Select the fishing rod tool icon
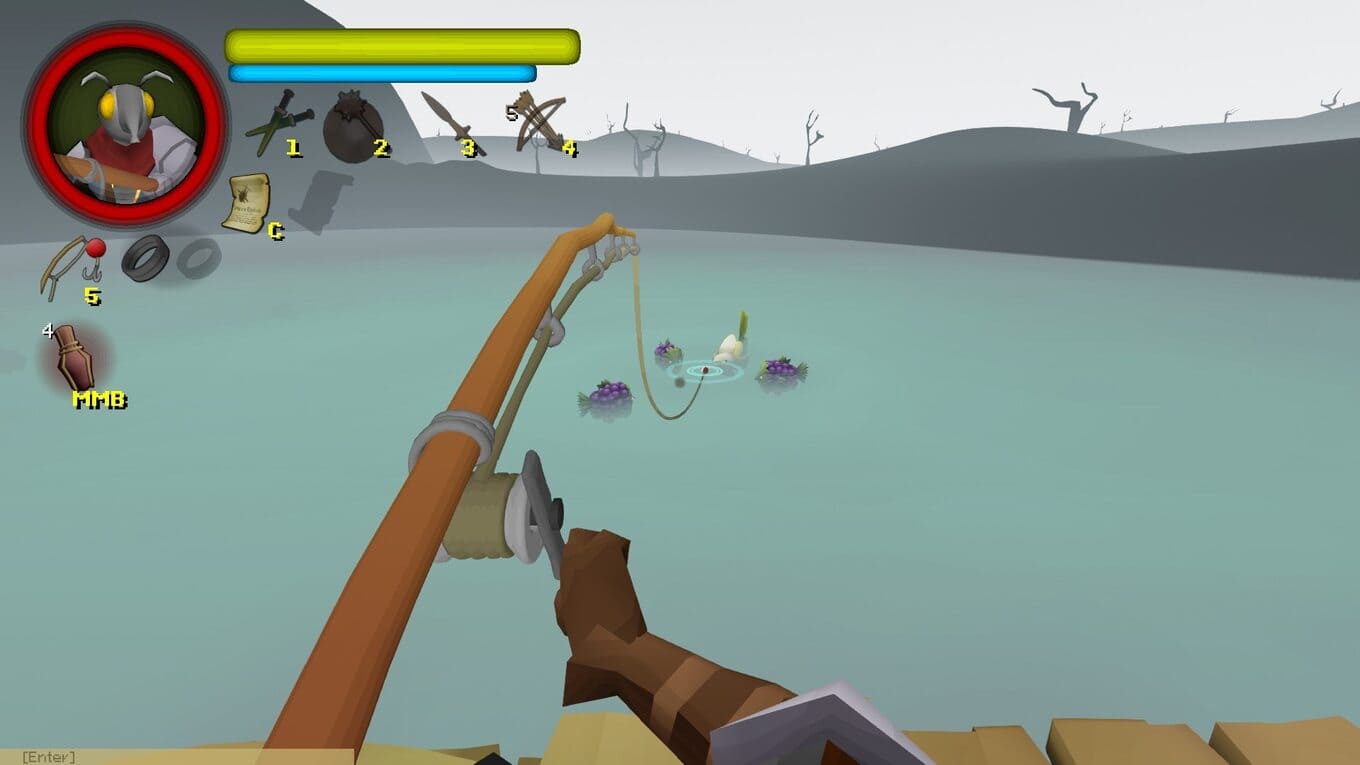The height and width of the screenshot is (765, 1360). tap(71, 265)
